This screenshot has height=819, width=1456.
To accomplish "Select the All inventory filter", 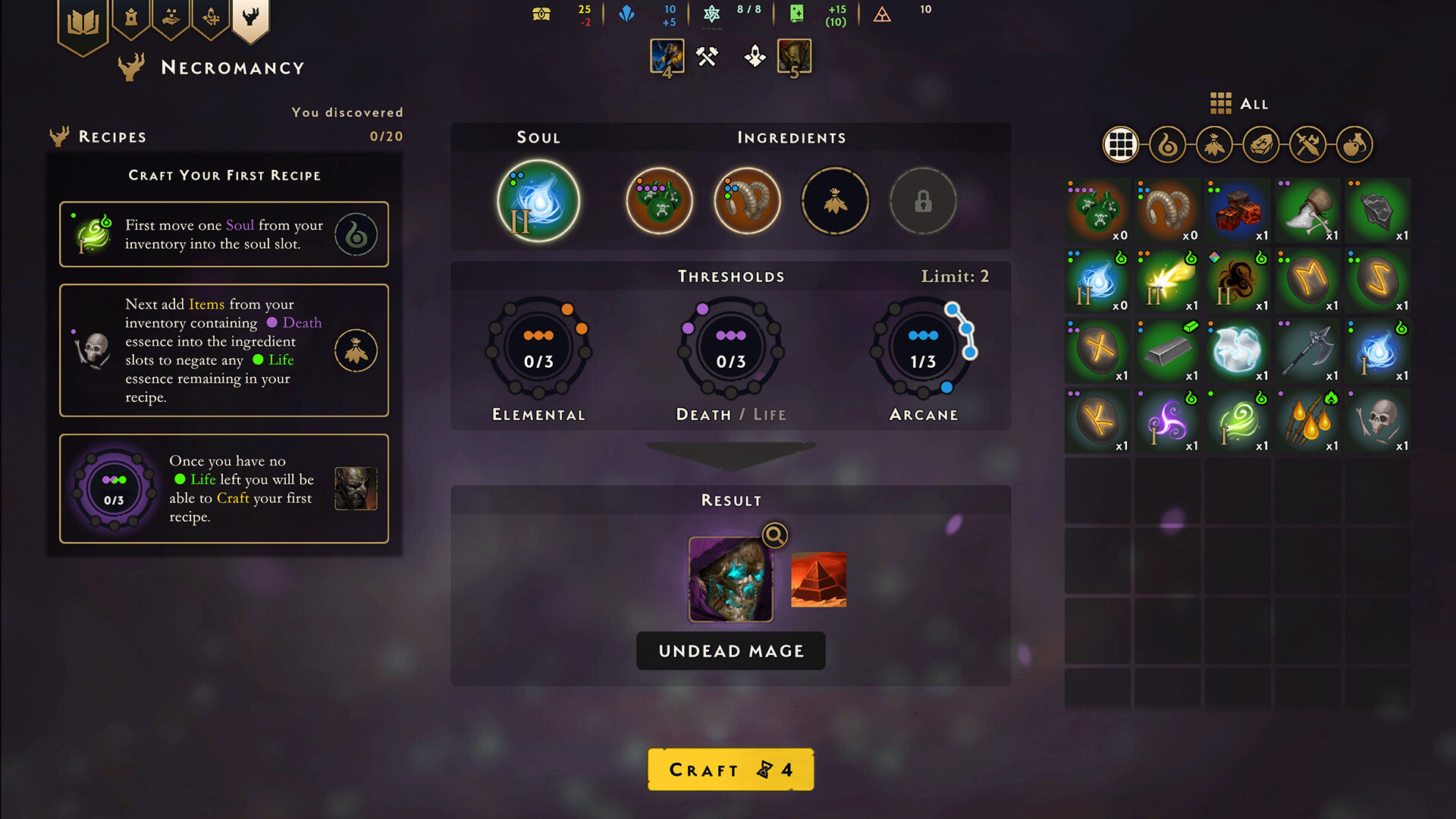I will click(1120, 144).
